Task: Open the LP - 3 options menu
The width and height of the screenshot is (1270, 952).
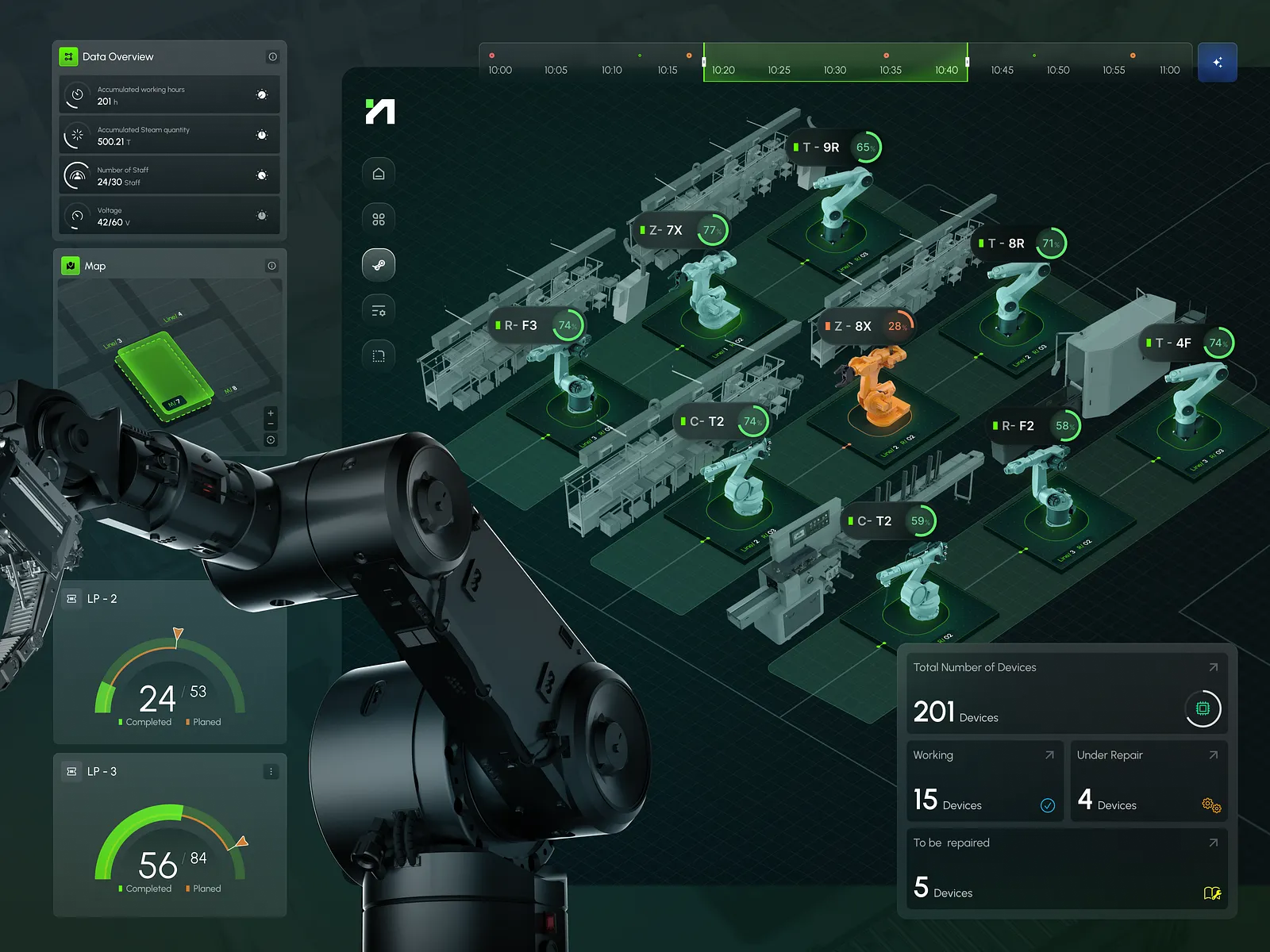Action: tap(271, 772)
